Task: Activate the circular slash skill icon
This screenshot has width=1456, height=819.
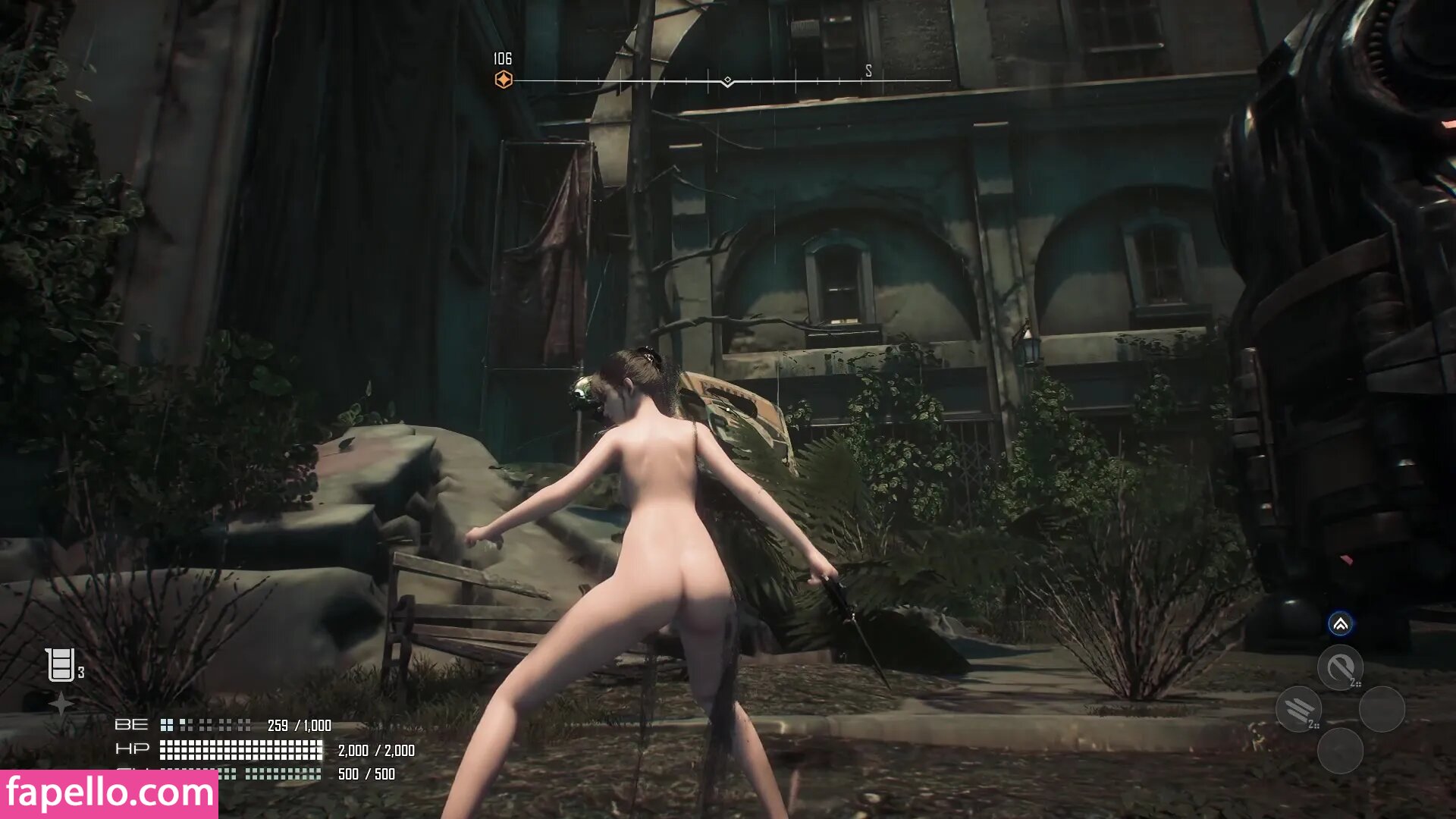Action: pos(1340,667)
